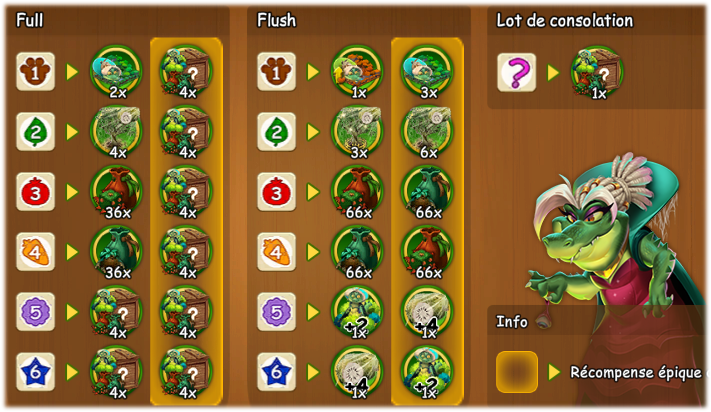Click the Flush 3x reward beside the green leaf

(x=357, y=132)
